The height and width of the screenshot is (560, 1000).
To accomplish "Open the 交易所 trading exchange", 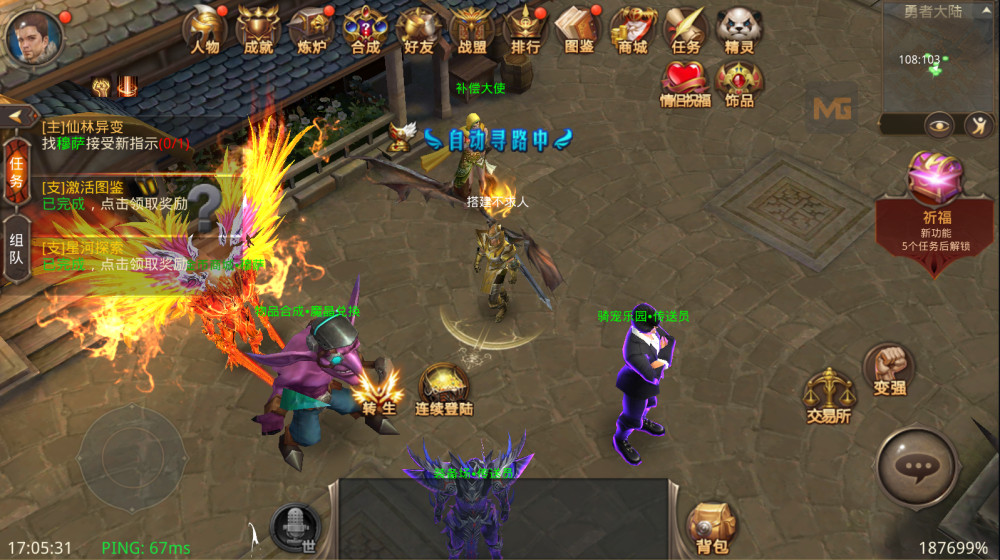I will (x=829, y=395).
